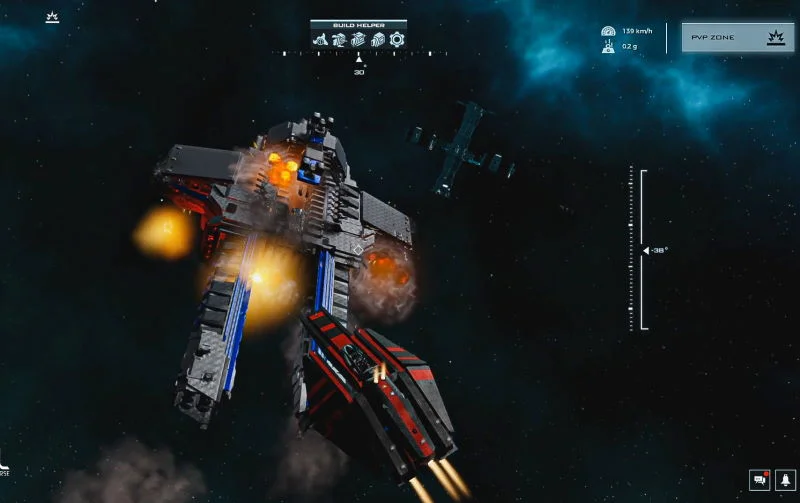Select the first Build Helper tool icon

coord(321,40)
